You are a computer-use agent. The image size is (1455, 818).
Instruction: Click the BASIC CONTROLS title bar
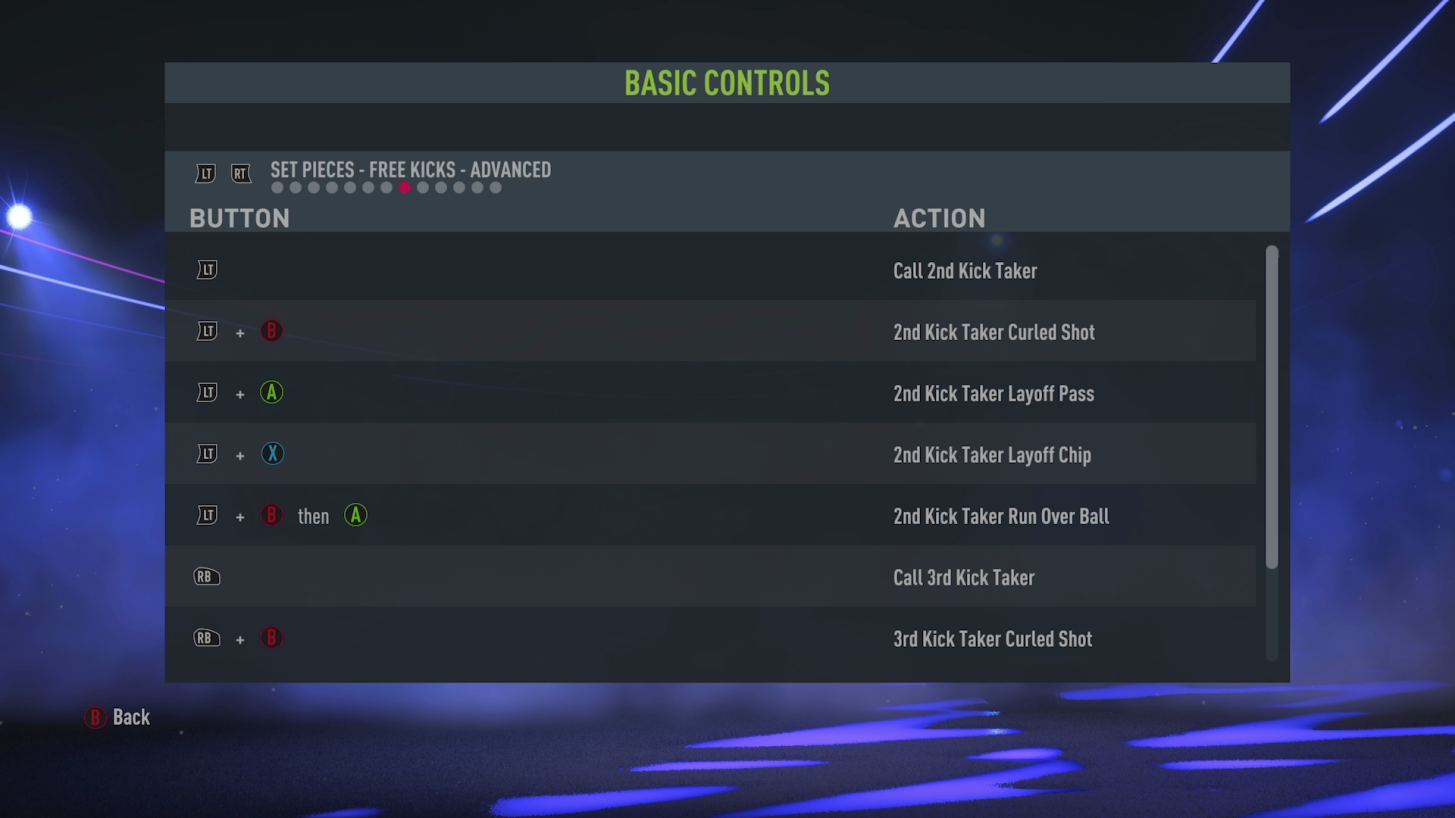point(727,83)
